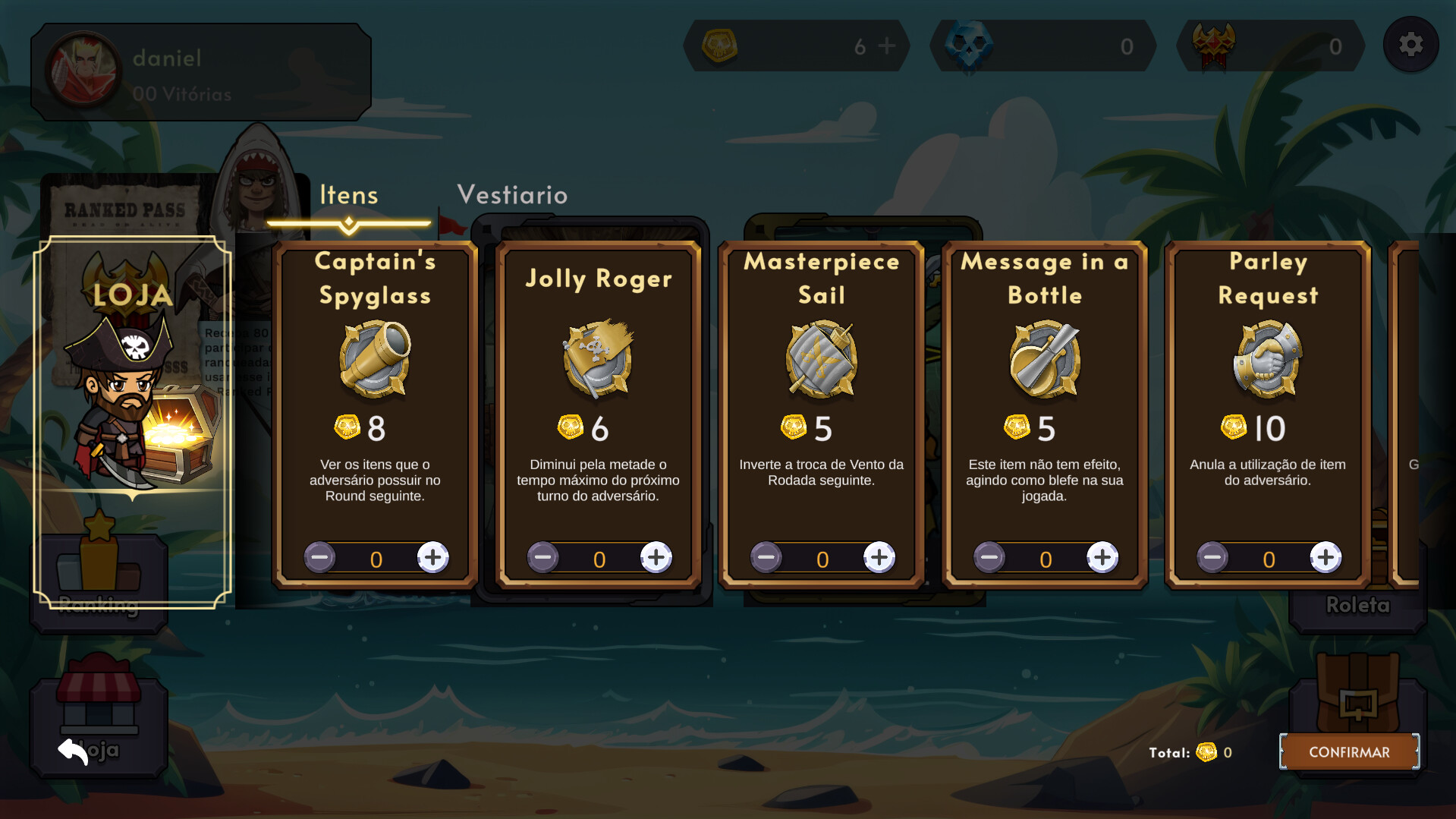Add one Parley Request to cart
The width and height of the screenshot is (1456, 819).
[1325, 558]
